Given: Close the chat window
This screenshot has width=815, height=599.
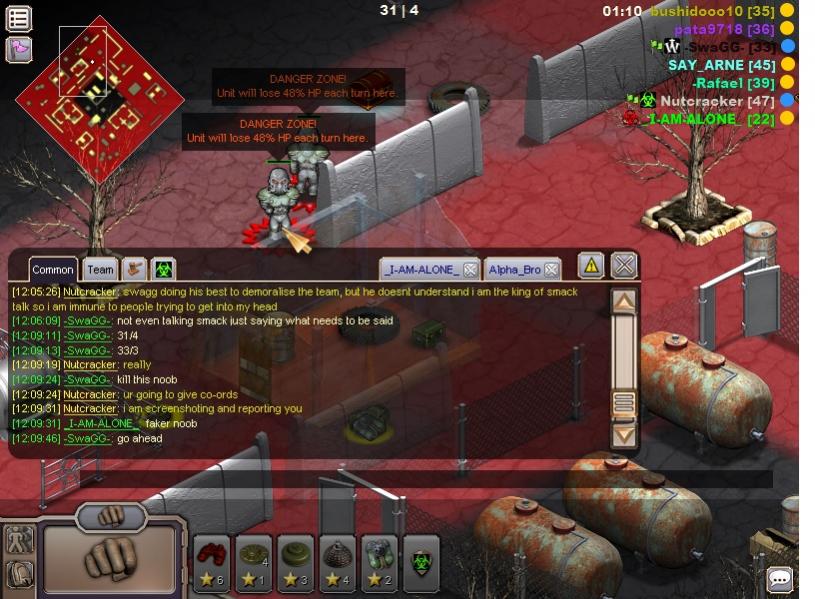Looking at the screenshot, I should pyautogui.click(x=624, y=266).
